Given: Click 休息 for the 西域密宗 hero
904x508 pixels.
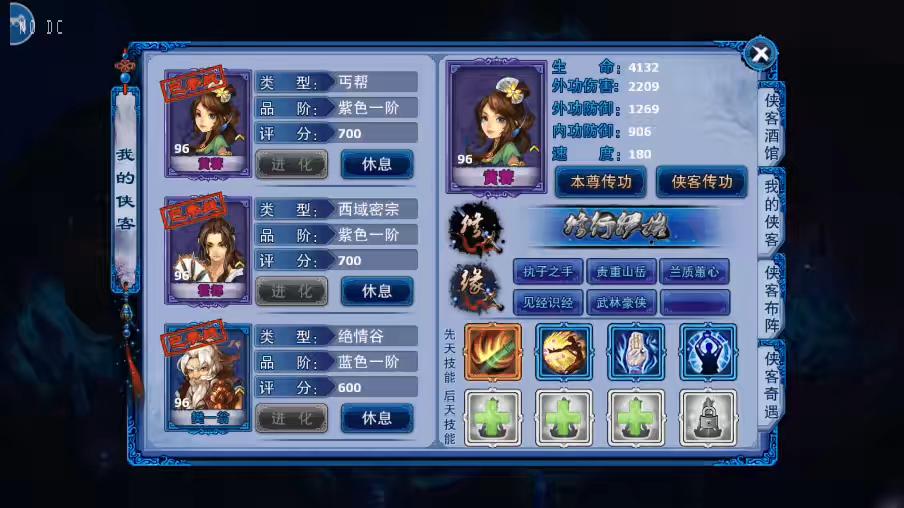Looking at the screenshot, I should click(376, 291).
